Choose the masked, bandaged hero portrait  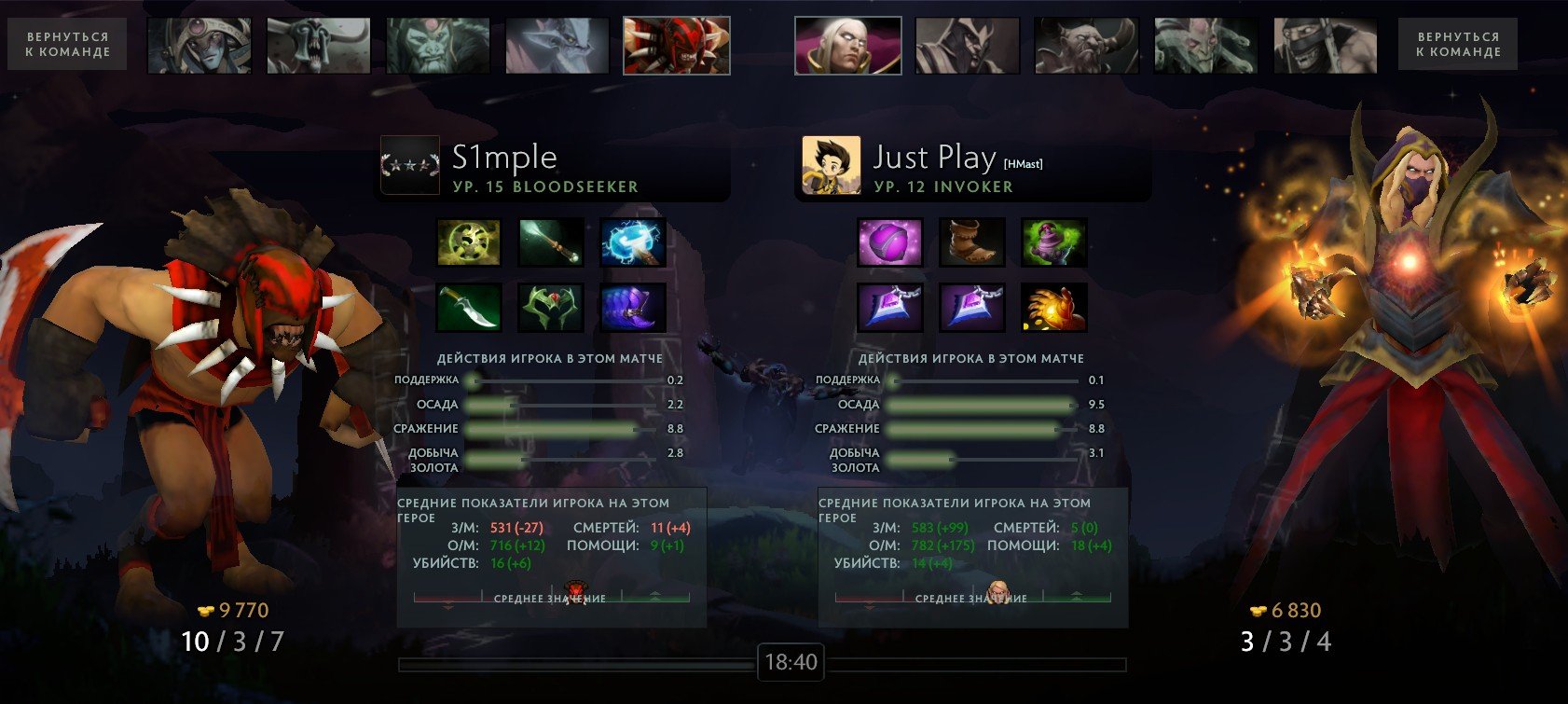1325,46
